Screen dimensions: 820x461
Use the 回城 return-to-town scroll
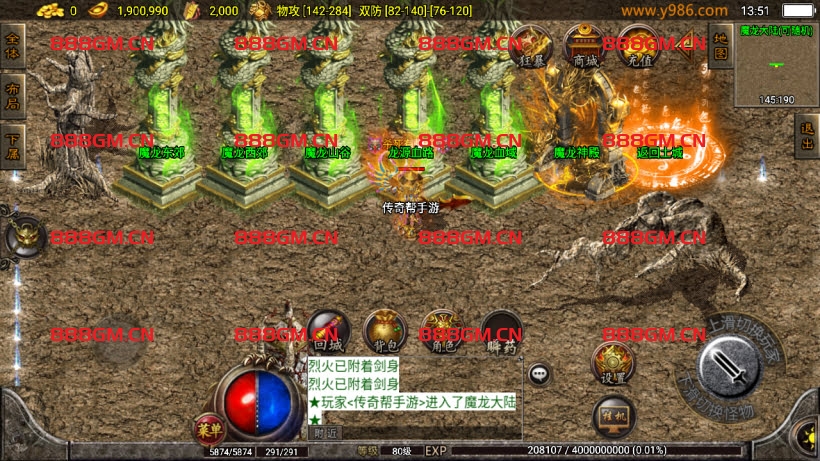point(327,330)
